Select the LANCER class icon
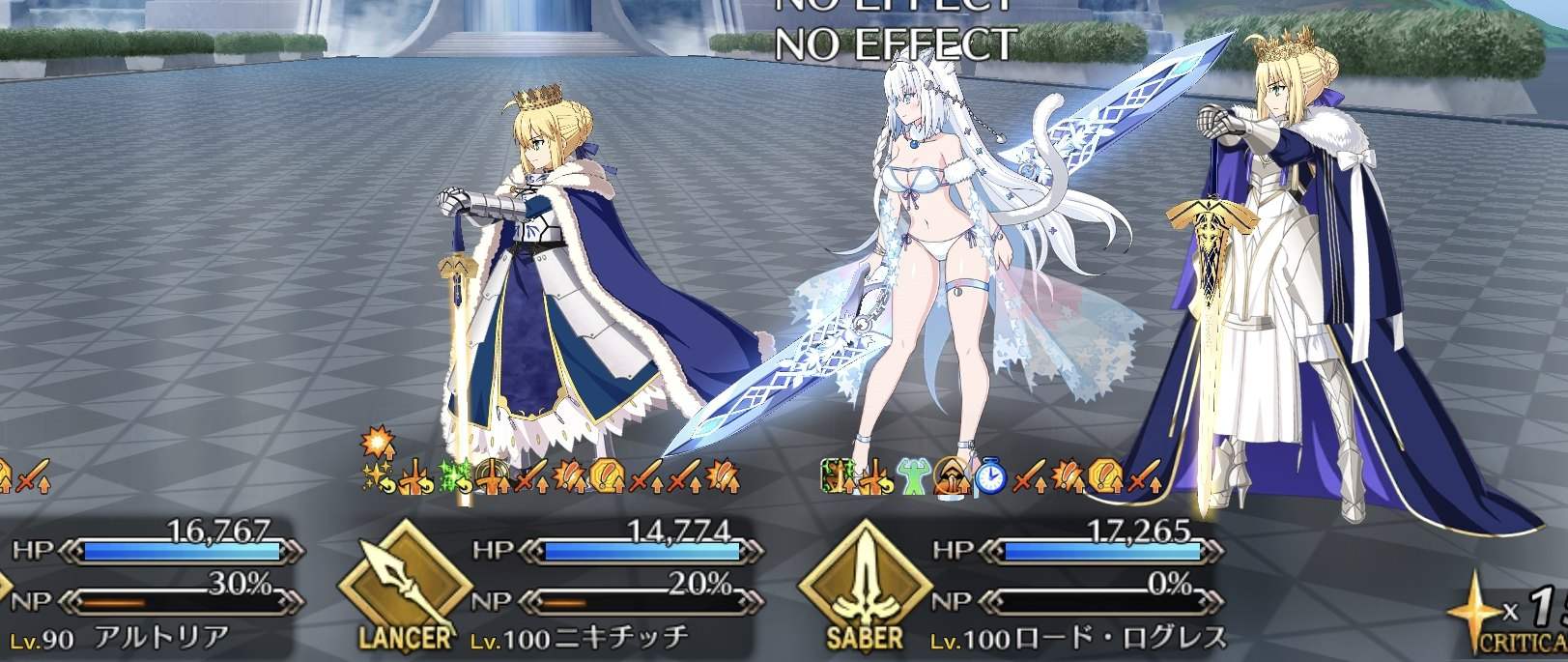Image resolution: width=1568 pixels, height=662 pixels. click(x=405, y=590)
